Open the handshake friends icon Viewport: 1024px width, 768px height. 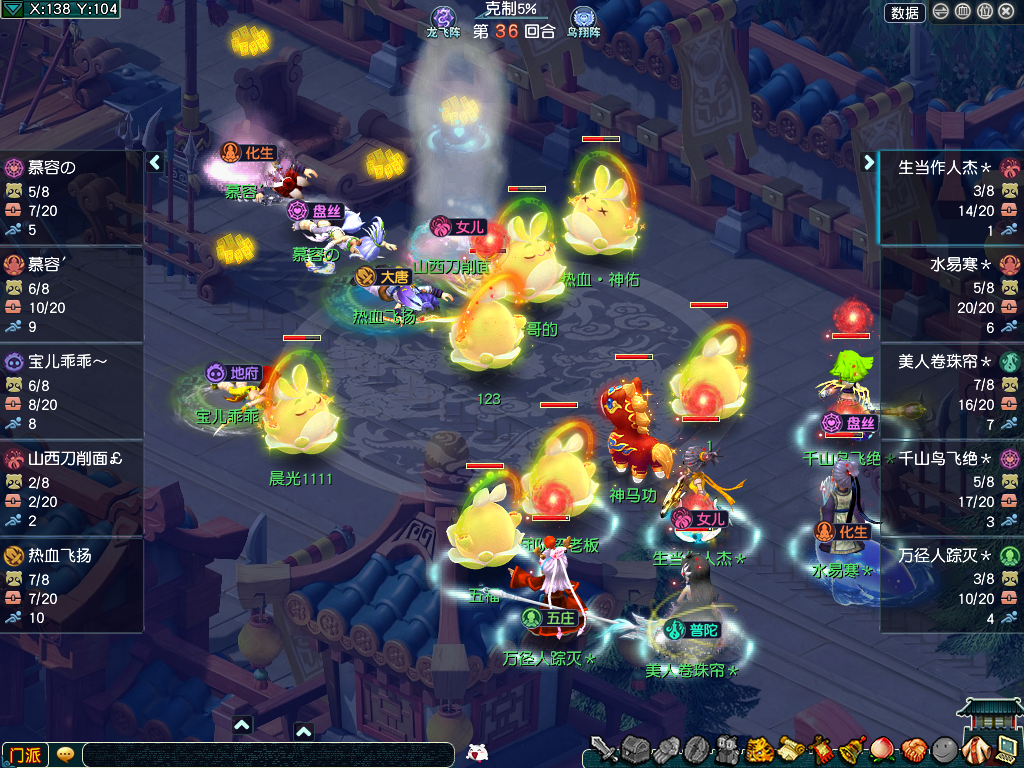pyautogui.click(x=914, y=748)
